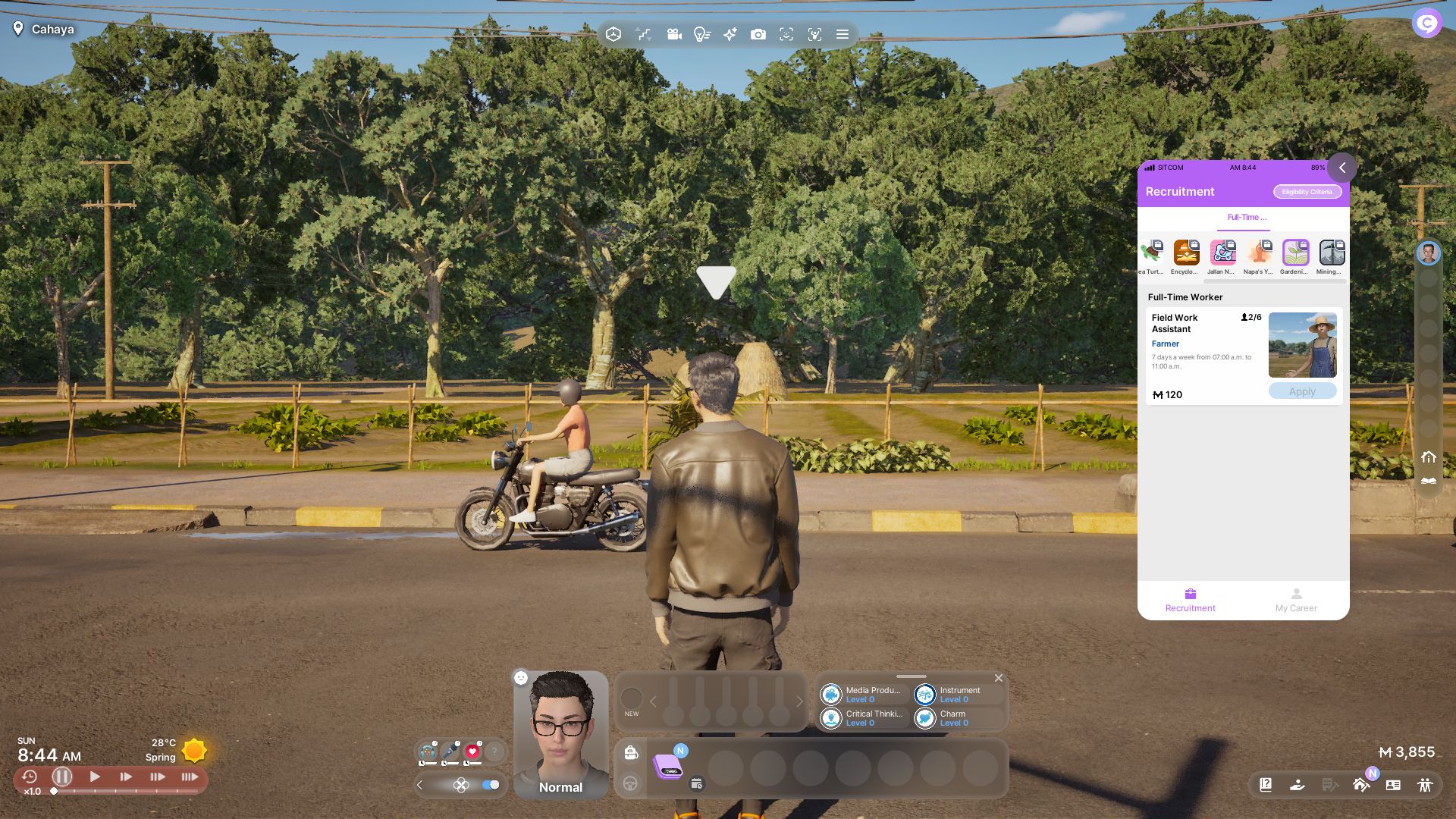Click the video camera recording icon
This screenshot has height=819, width=1456.
click(x=673, y=34)
